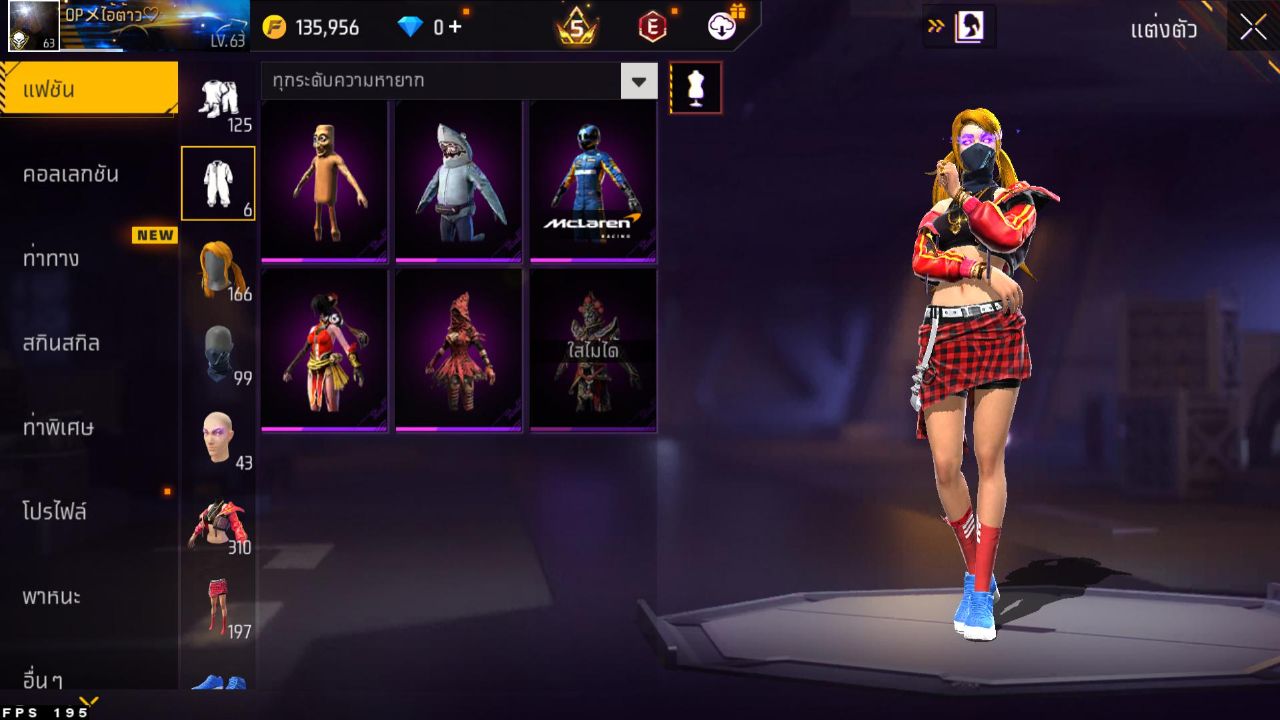This screenshot has width=1280, height=720.
Task: Open the mask category icon
Action: [218, 353]
